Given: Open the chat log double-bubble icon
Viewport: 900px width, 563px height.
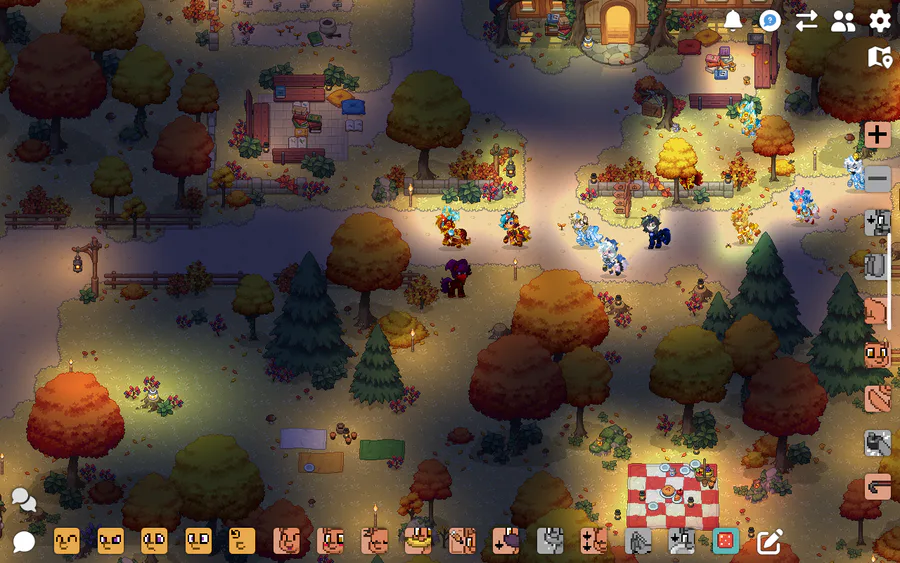Looking at the screenshot, I should [23, 499].
